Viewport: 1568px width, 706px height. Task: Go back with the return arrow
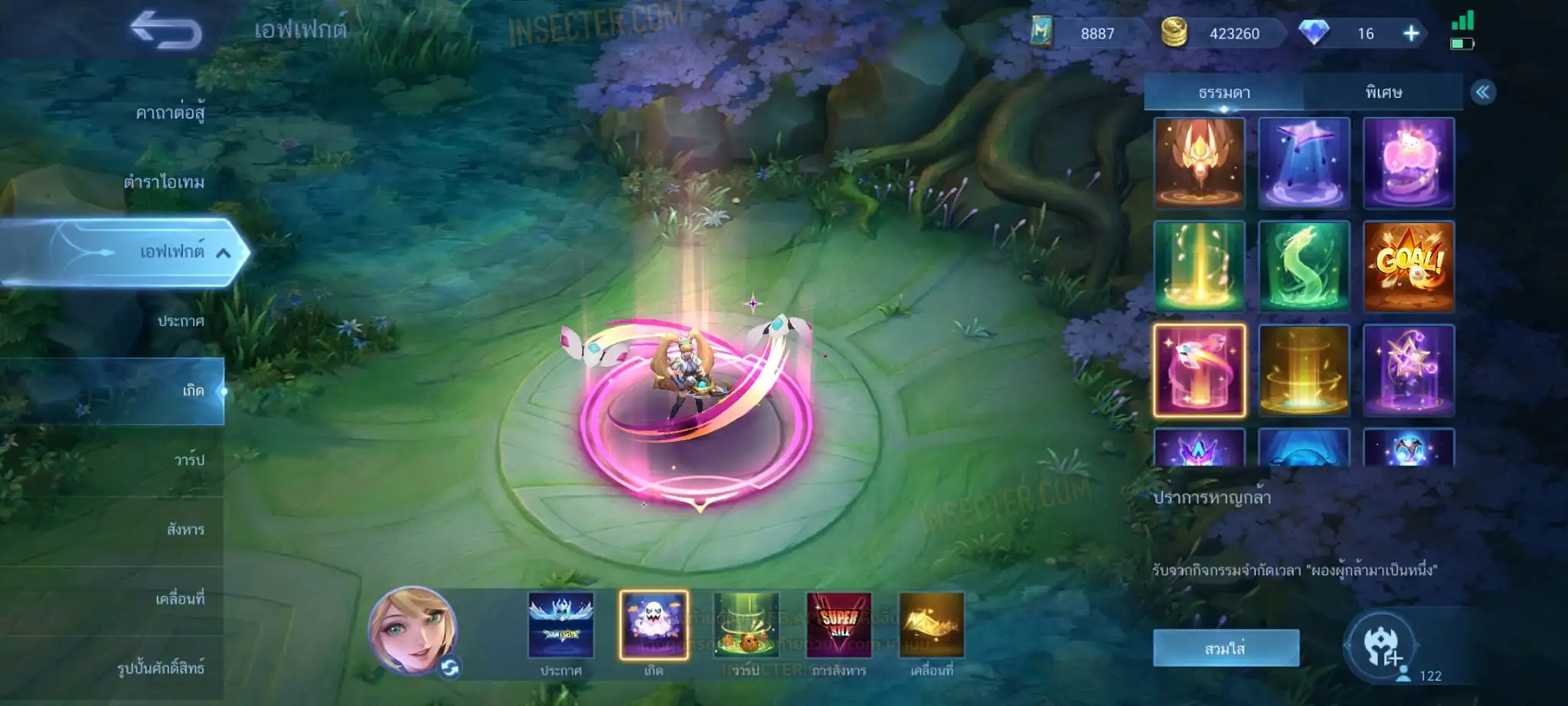click(166, 31)
